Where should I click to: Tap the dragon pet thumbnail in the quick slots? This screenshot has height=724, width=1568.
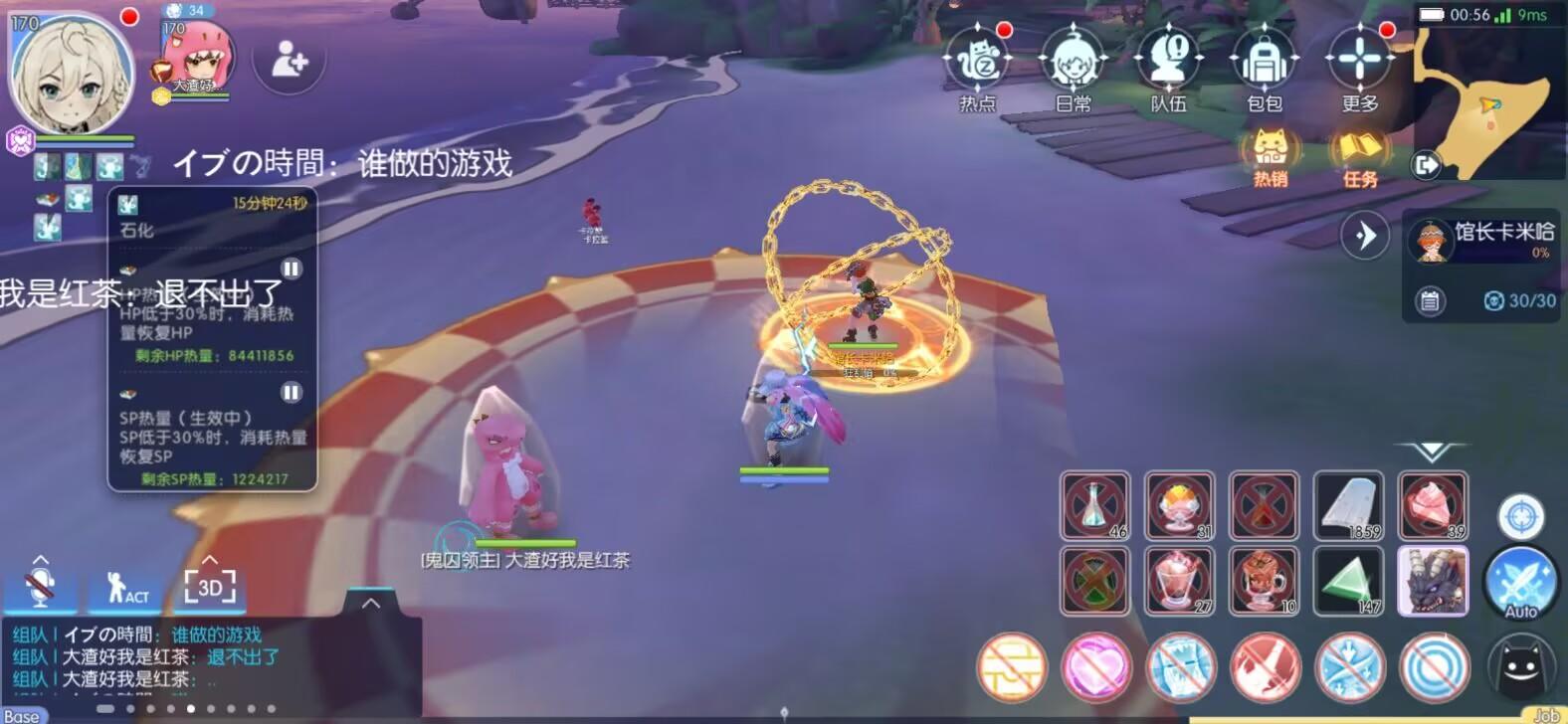[1433, 582]
